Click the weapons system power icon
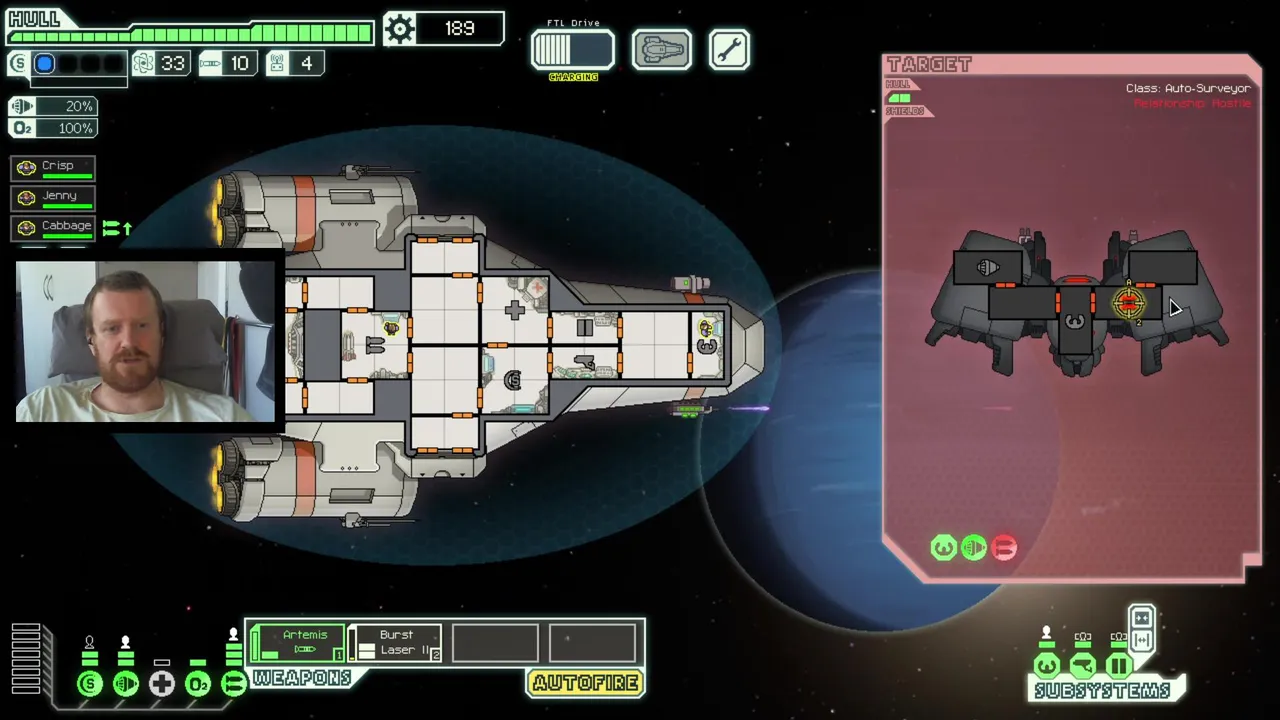Screen dimensions: 1280x720 [x=234, y=684]
